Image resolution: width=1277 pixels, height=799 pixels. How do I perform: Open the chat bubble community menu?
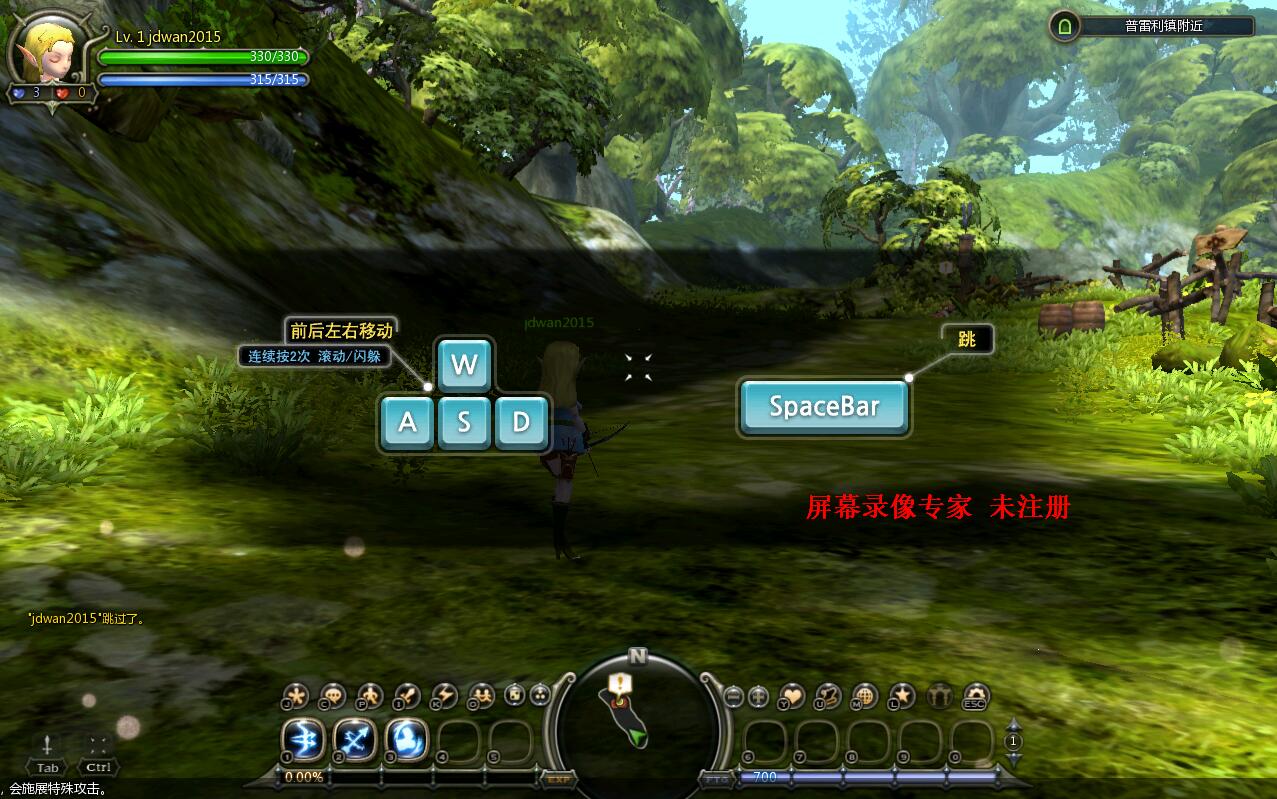[333, 695]
